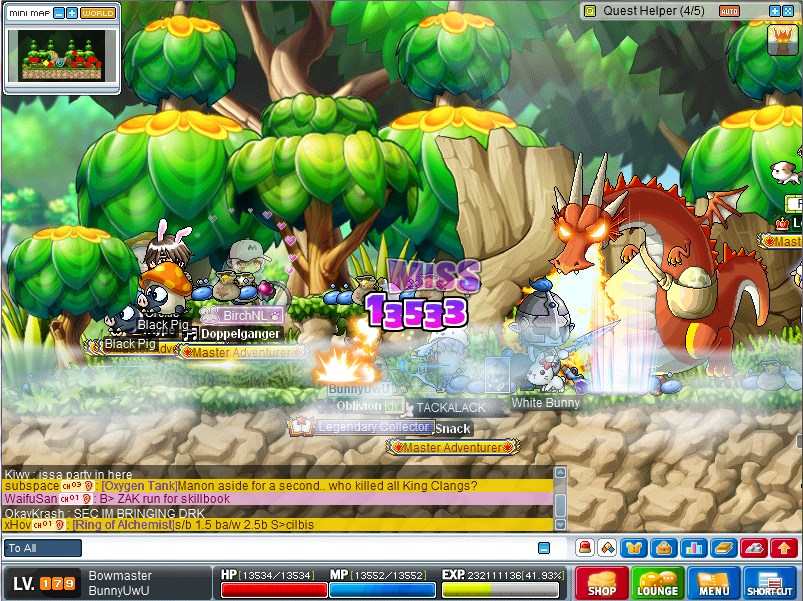The image size is (803, 601).
Task: Open the inventory bag icon
Action: pyautogui.click(x=661, y=547)
